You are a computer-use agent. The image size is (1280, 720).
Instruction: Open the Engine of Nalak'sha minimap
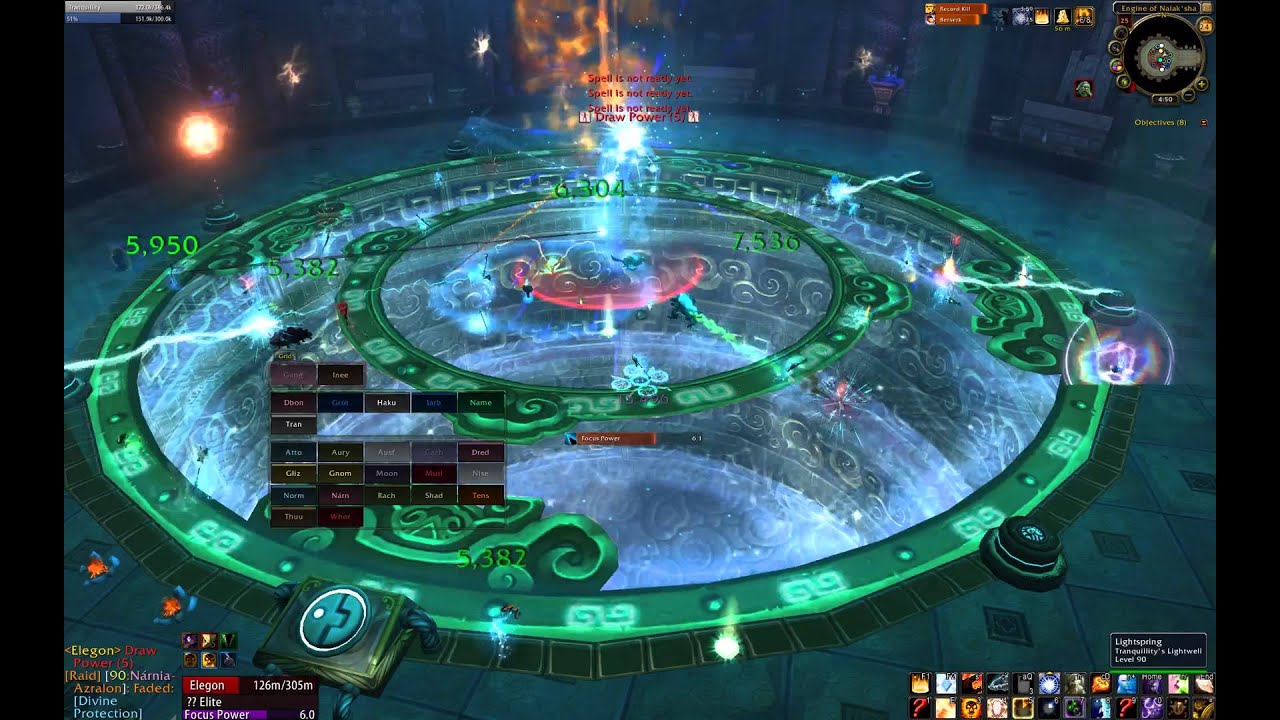pyautogui.click(x=1163, y=57)
